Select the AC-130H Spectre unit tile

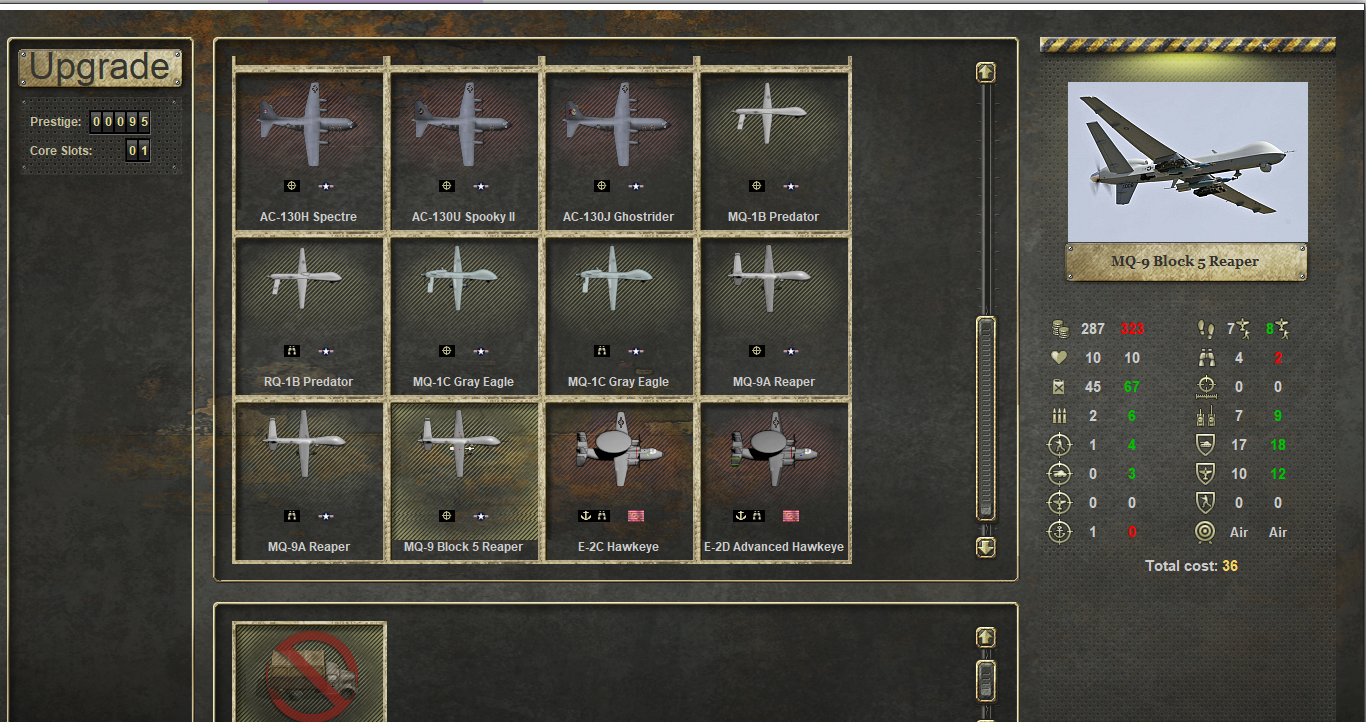point(308,150)
